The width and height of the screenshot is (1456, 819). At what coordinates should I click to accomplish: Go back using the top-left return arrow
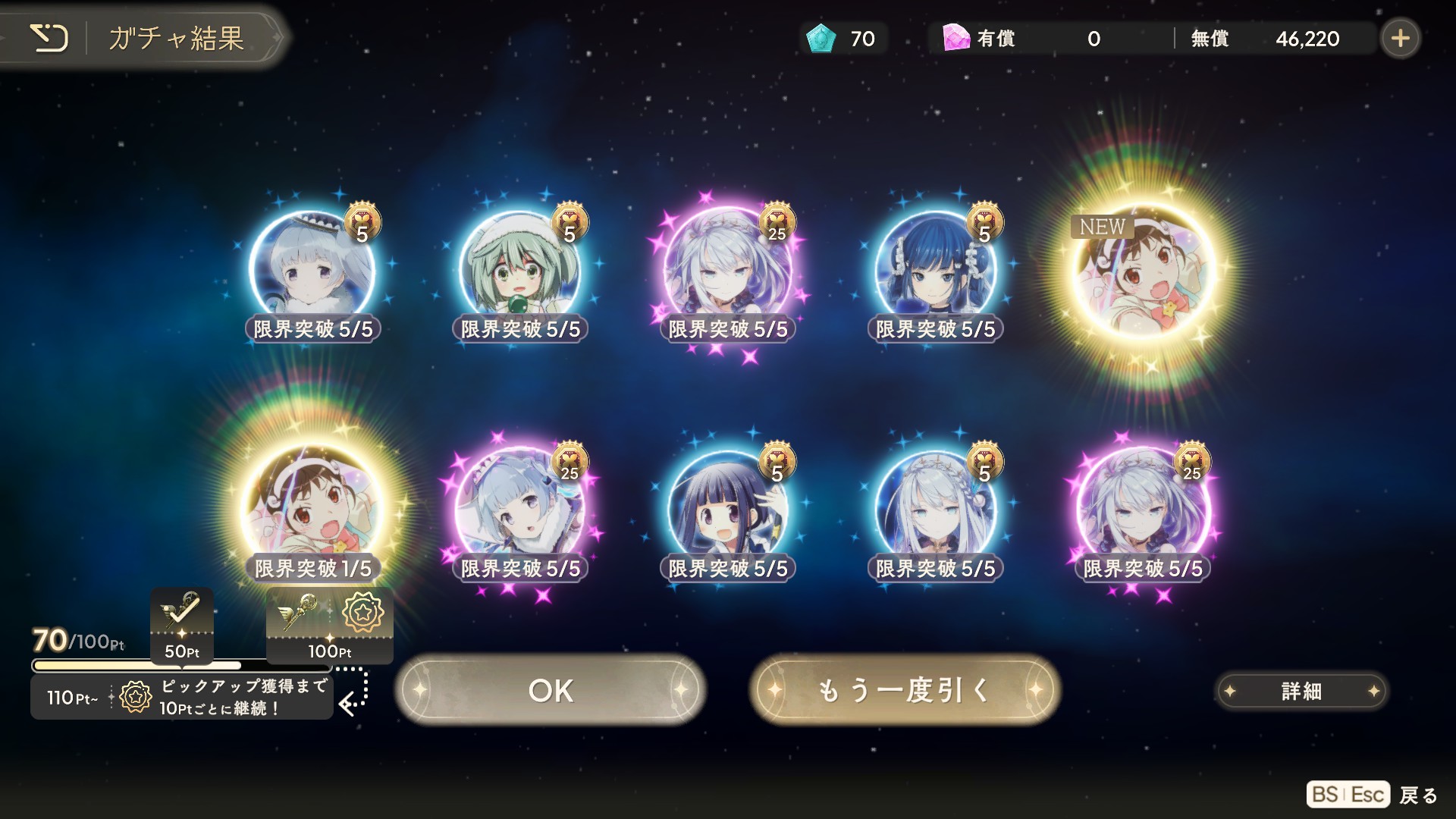click(x=49, y=38)
